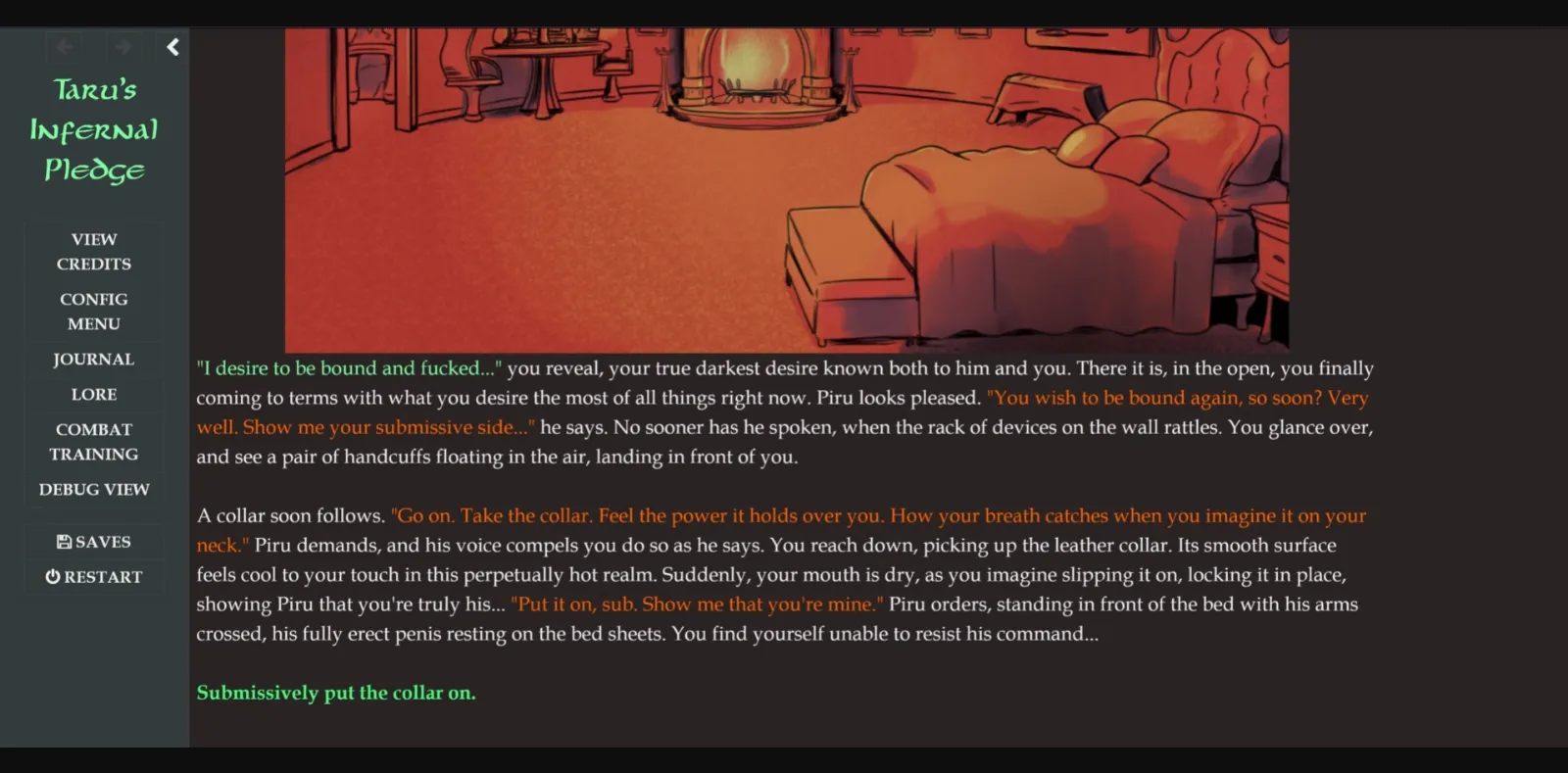Open the SAVES panel
1568x773 pixels.
pos(94,541)
